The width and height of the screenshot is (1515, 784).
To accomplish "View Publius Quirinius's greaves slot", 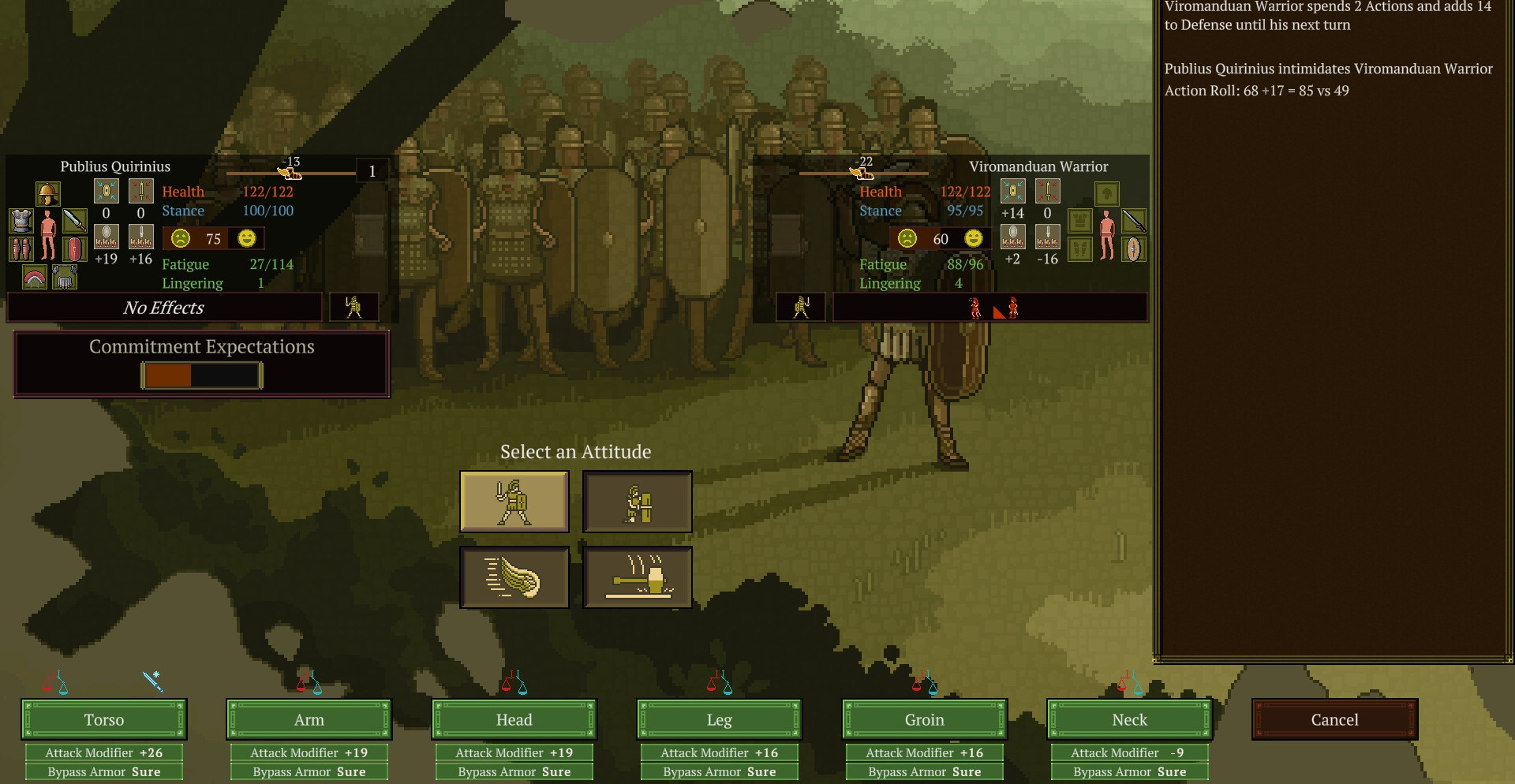I will pyautogui.click(x=21, y=249).
